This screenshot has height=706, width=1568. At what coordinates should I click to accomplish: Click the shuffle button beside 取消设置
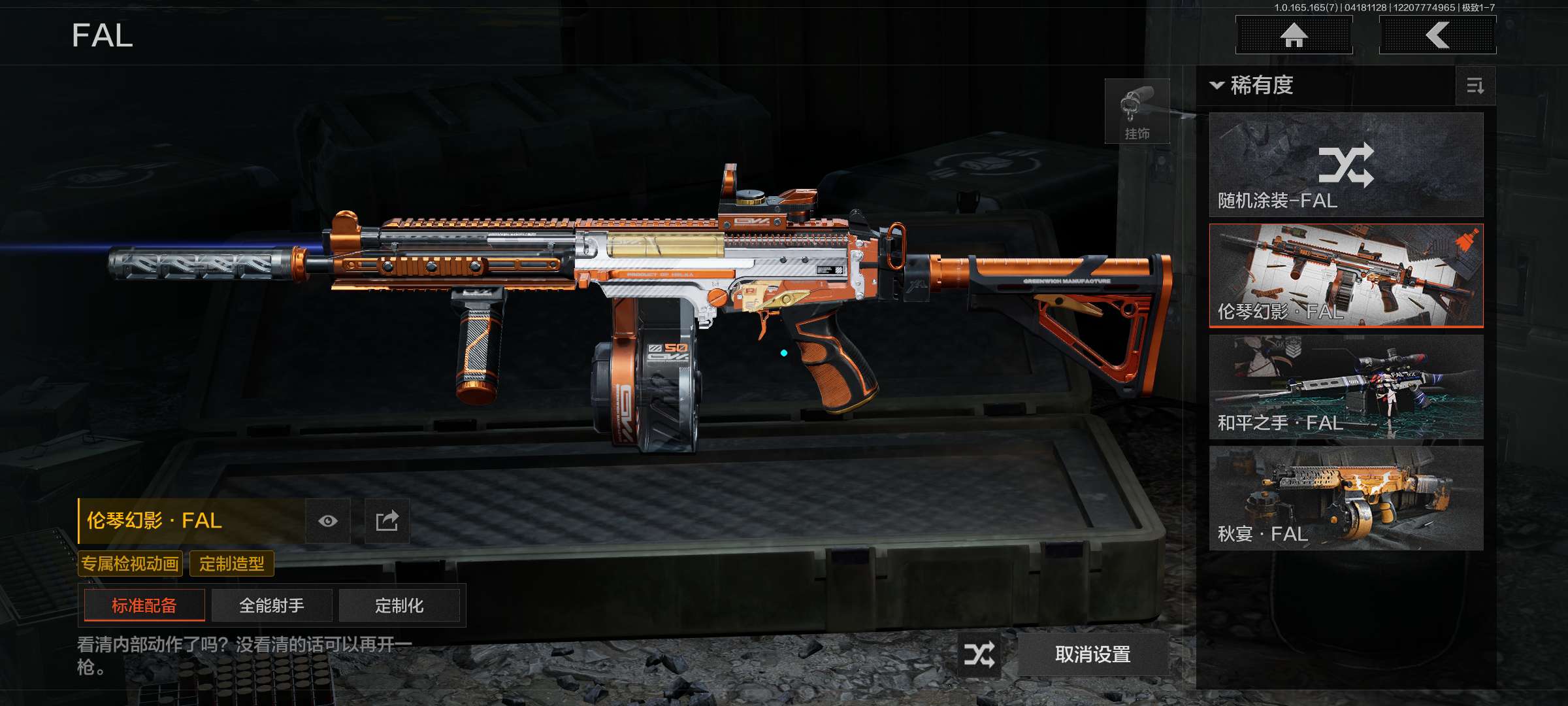point(979,654)
